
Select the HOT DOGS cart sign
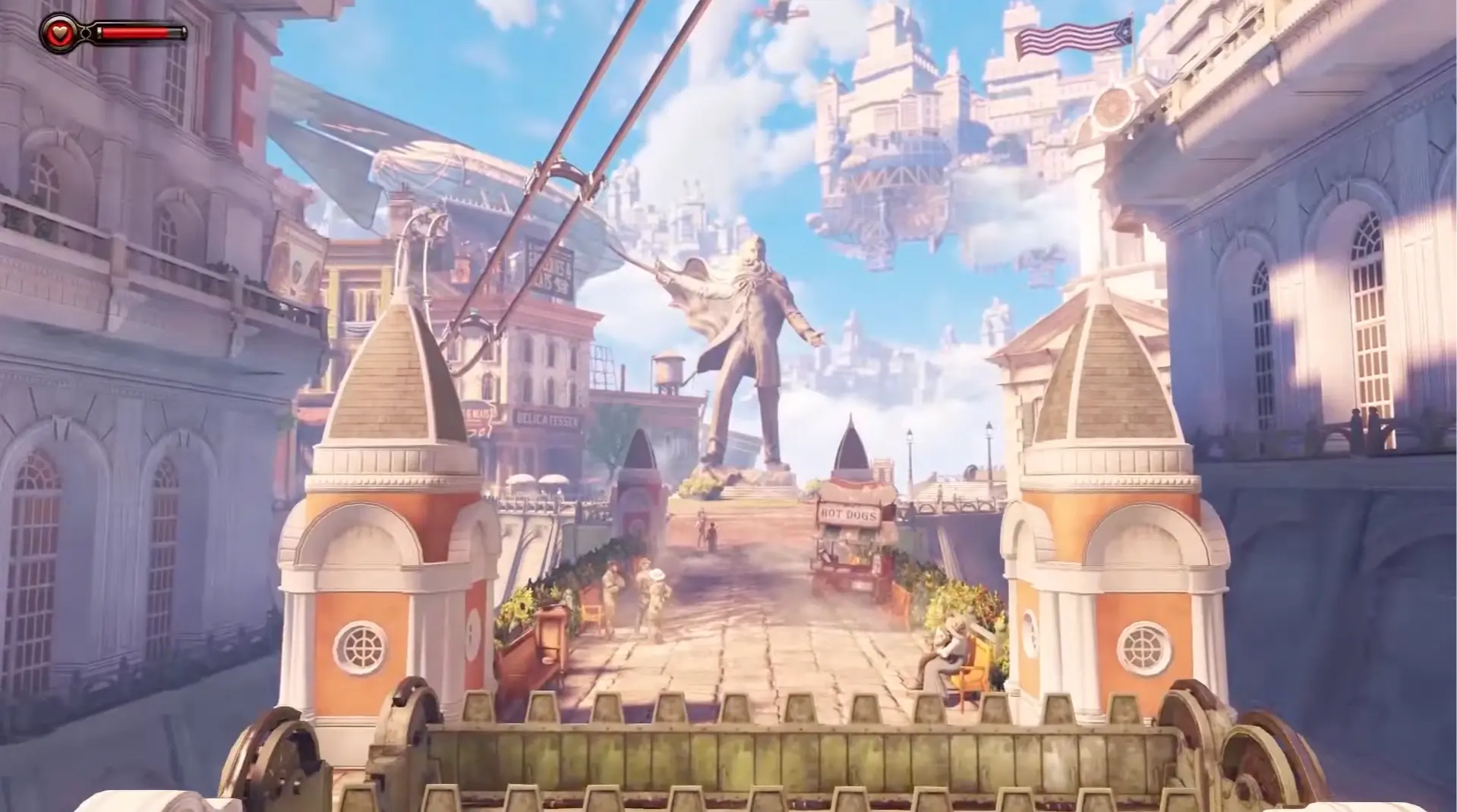tap(850, 514)
